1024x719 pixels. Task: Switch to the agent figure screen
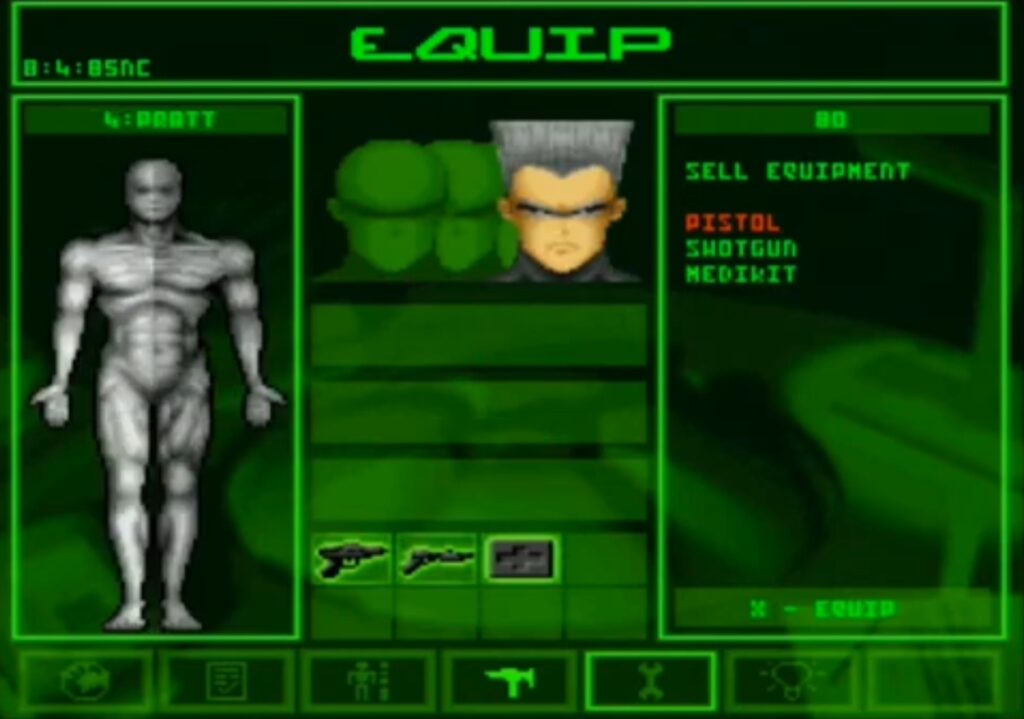(x=368, y=681)
